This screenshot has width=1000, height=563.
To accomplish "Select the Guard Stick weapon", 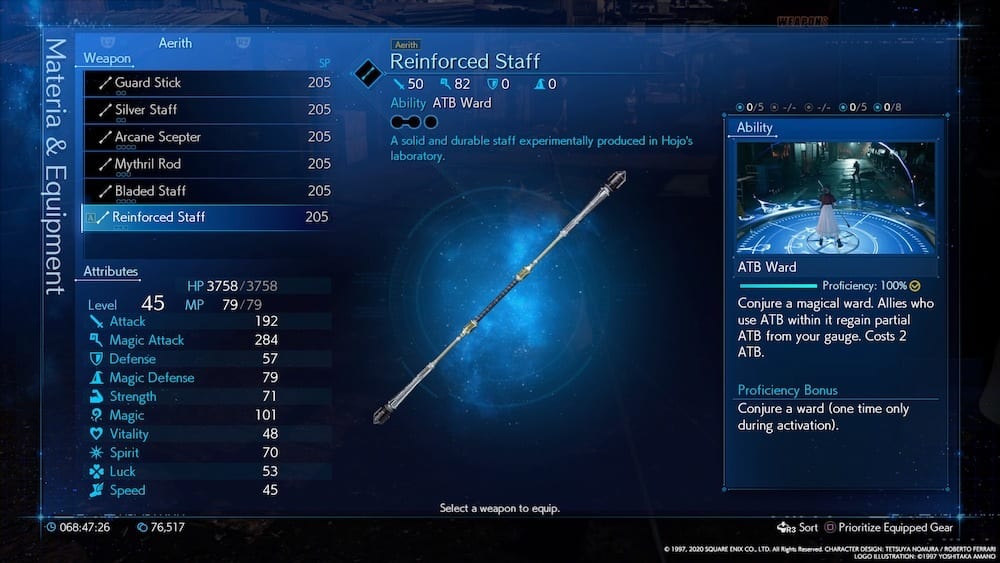I will (x=206, y=83).
